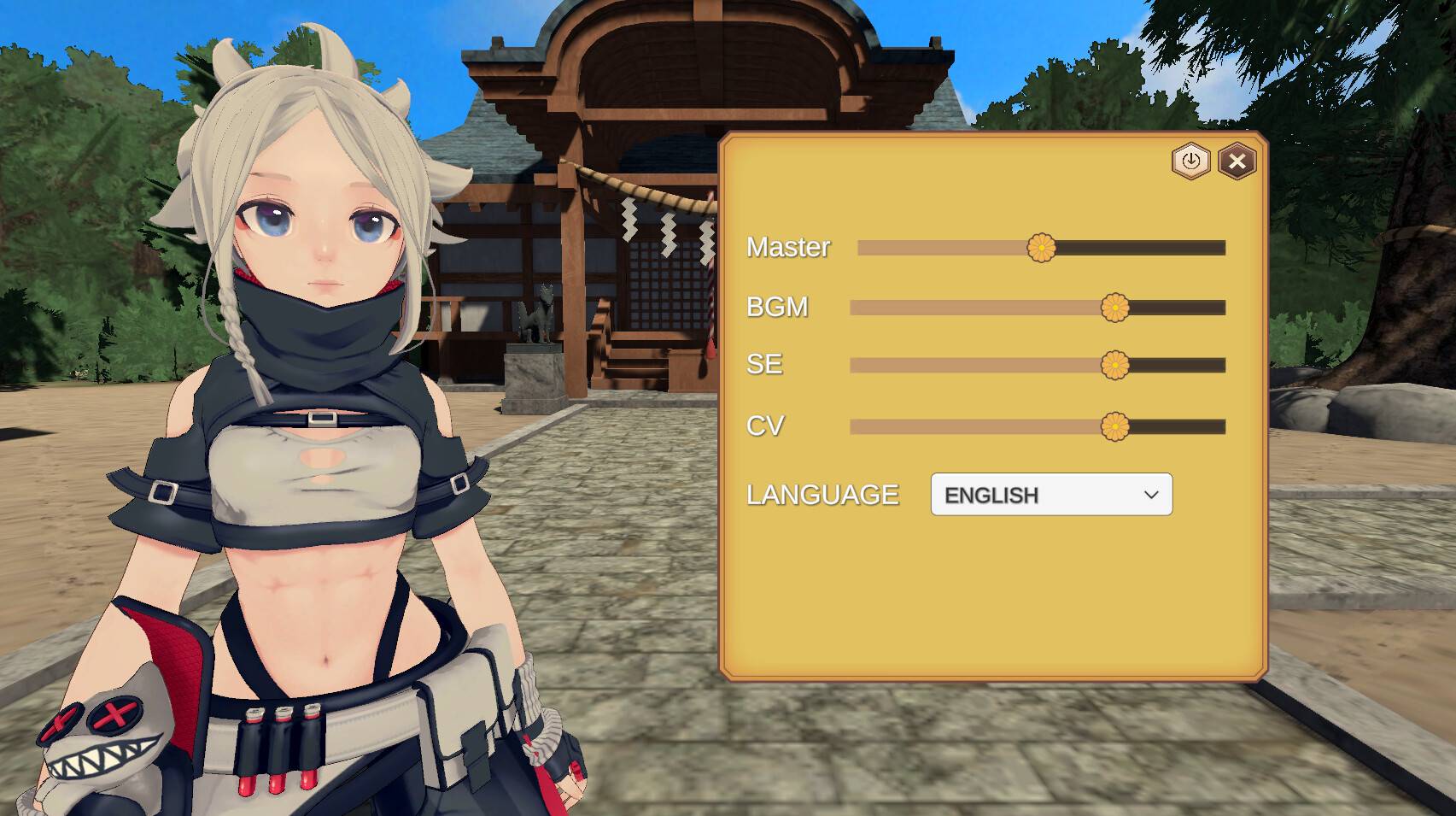Click the ENGLISH text in the language box
Screen dimensions: 1456x816
pos(994,494)
